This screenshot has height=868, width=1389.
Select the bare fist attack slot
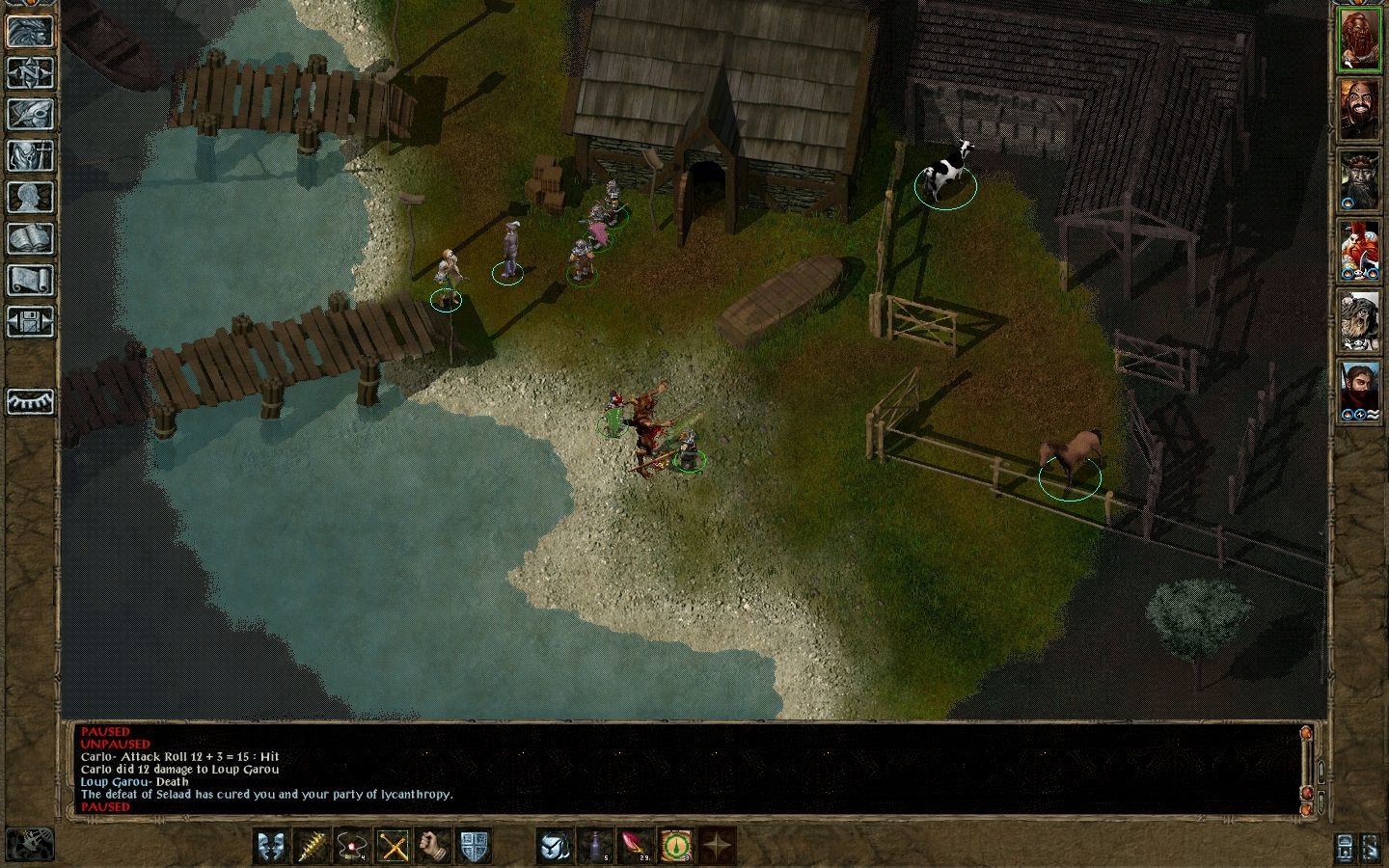(x=434, y=846)
